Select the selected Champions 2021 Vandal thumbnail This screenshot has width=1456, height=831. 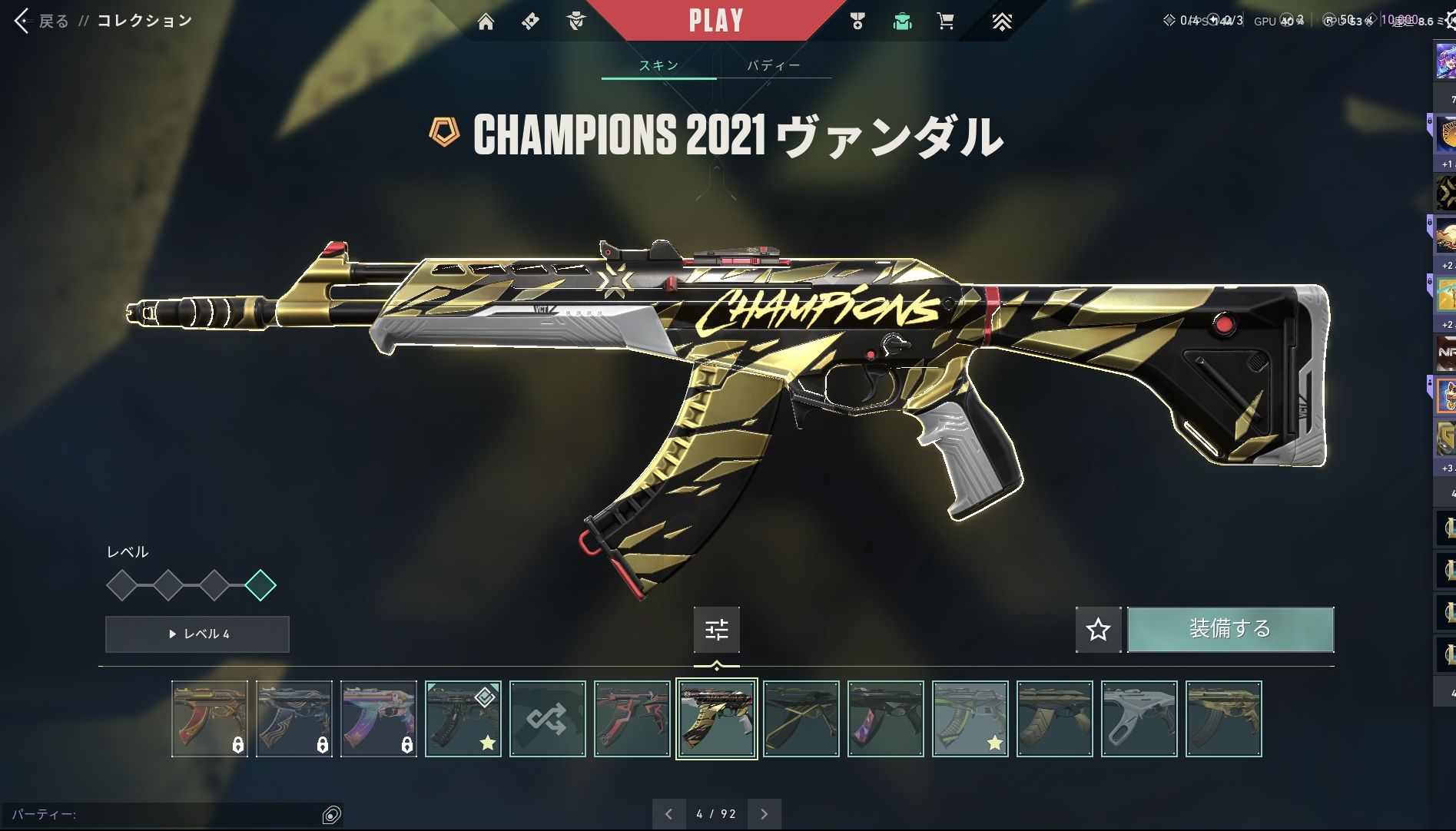716,719
